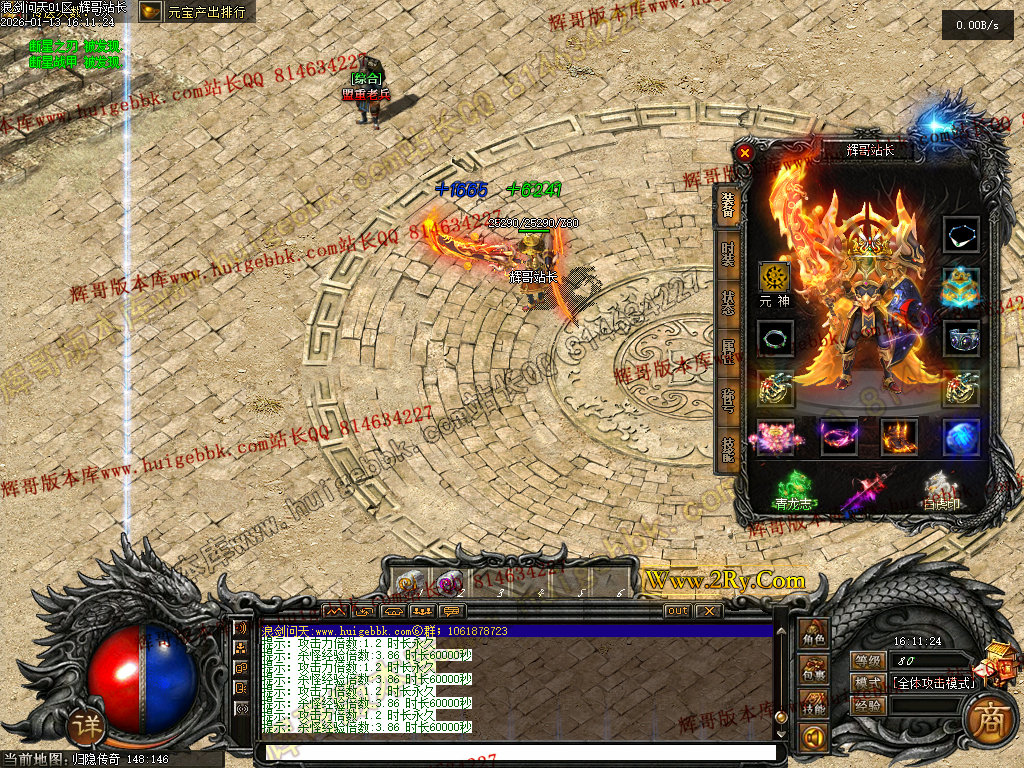Select the flaming boots equipment slot
The width and height of the screenshot is (1024, 768).
pyautogui.click(x=899, y=437)
